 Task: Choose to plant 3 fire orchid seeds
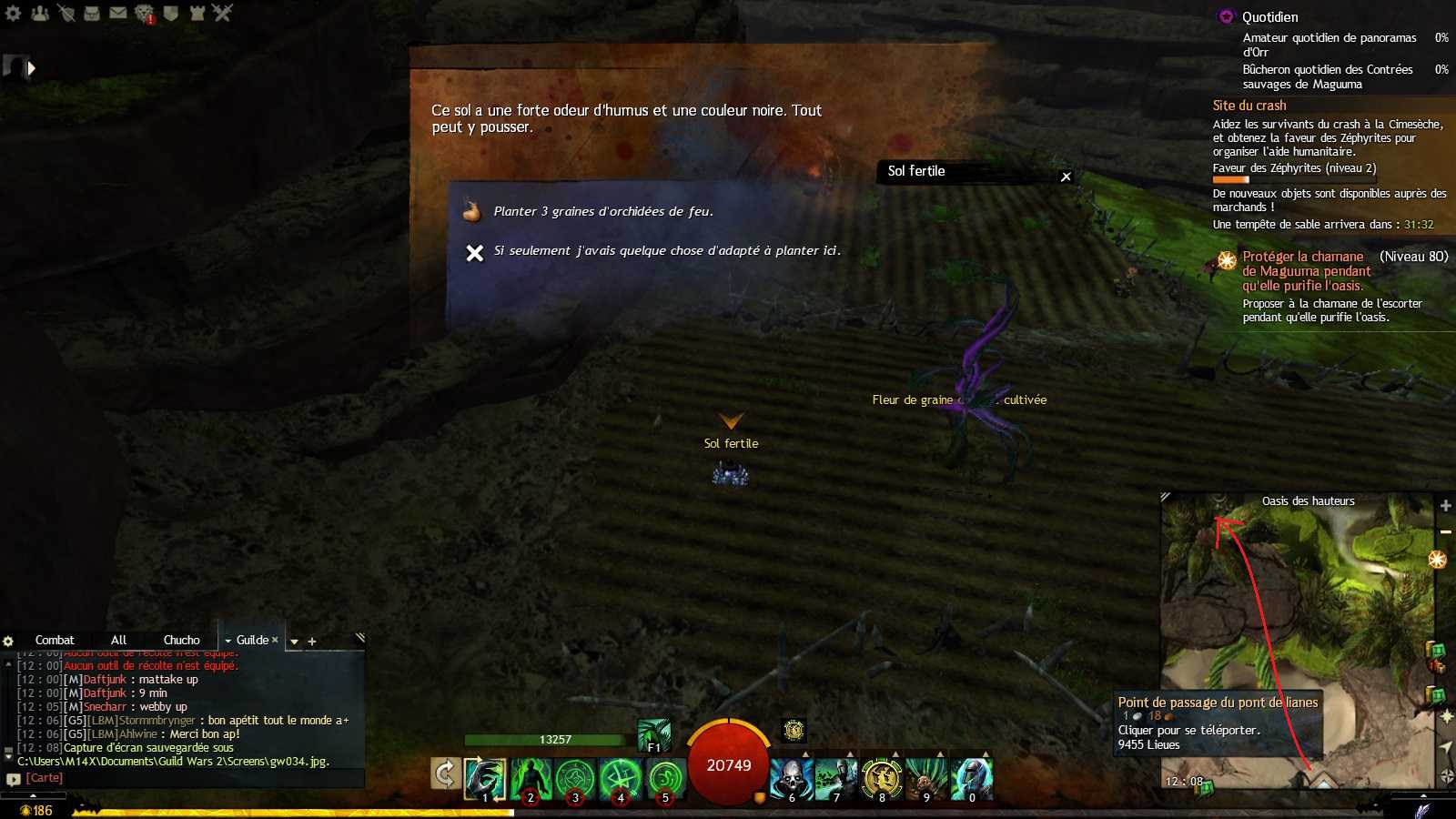602,212
